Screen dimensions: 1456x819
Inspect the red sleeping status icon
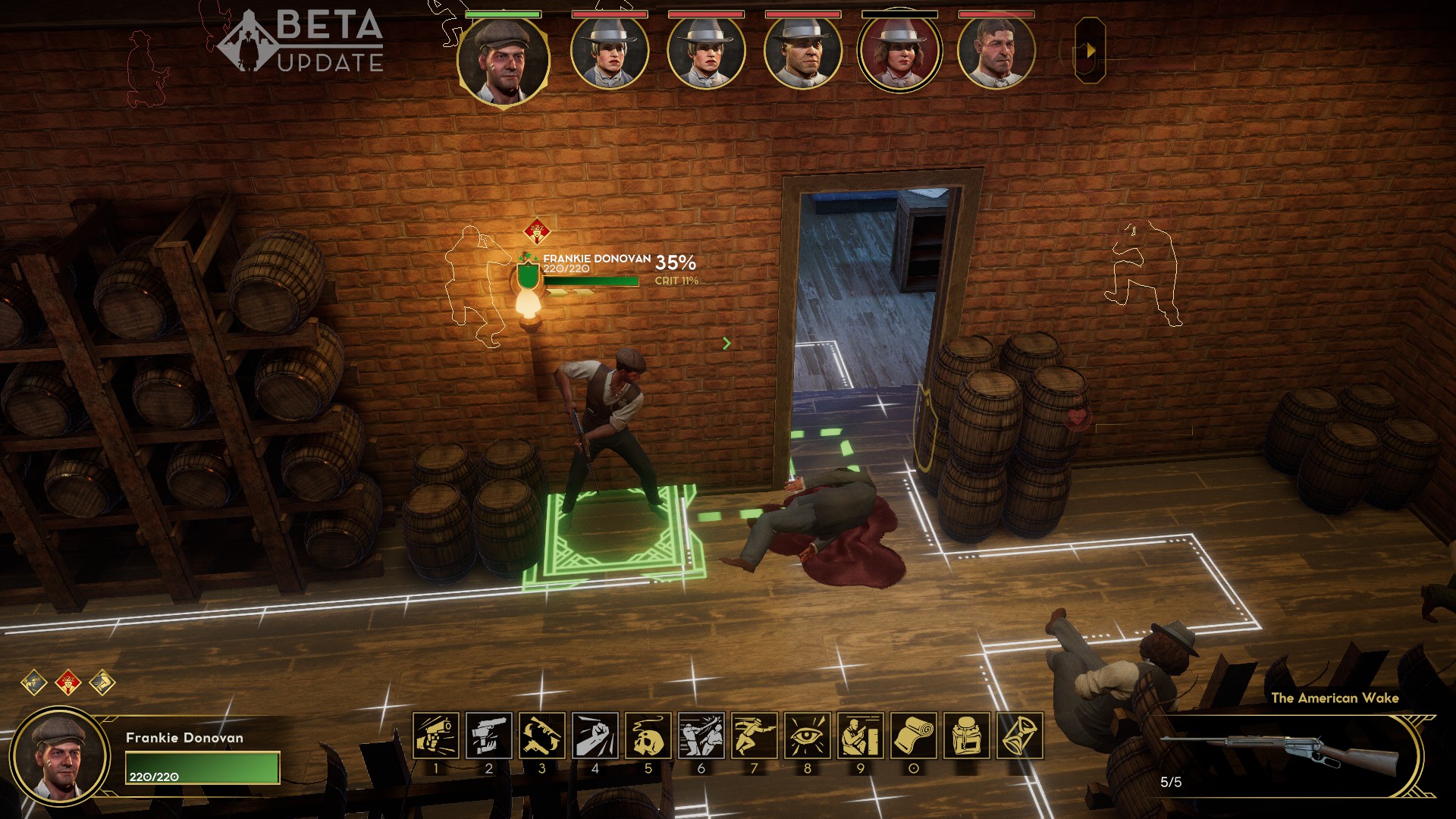coord(68,682)
